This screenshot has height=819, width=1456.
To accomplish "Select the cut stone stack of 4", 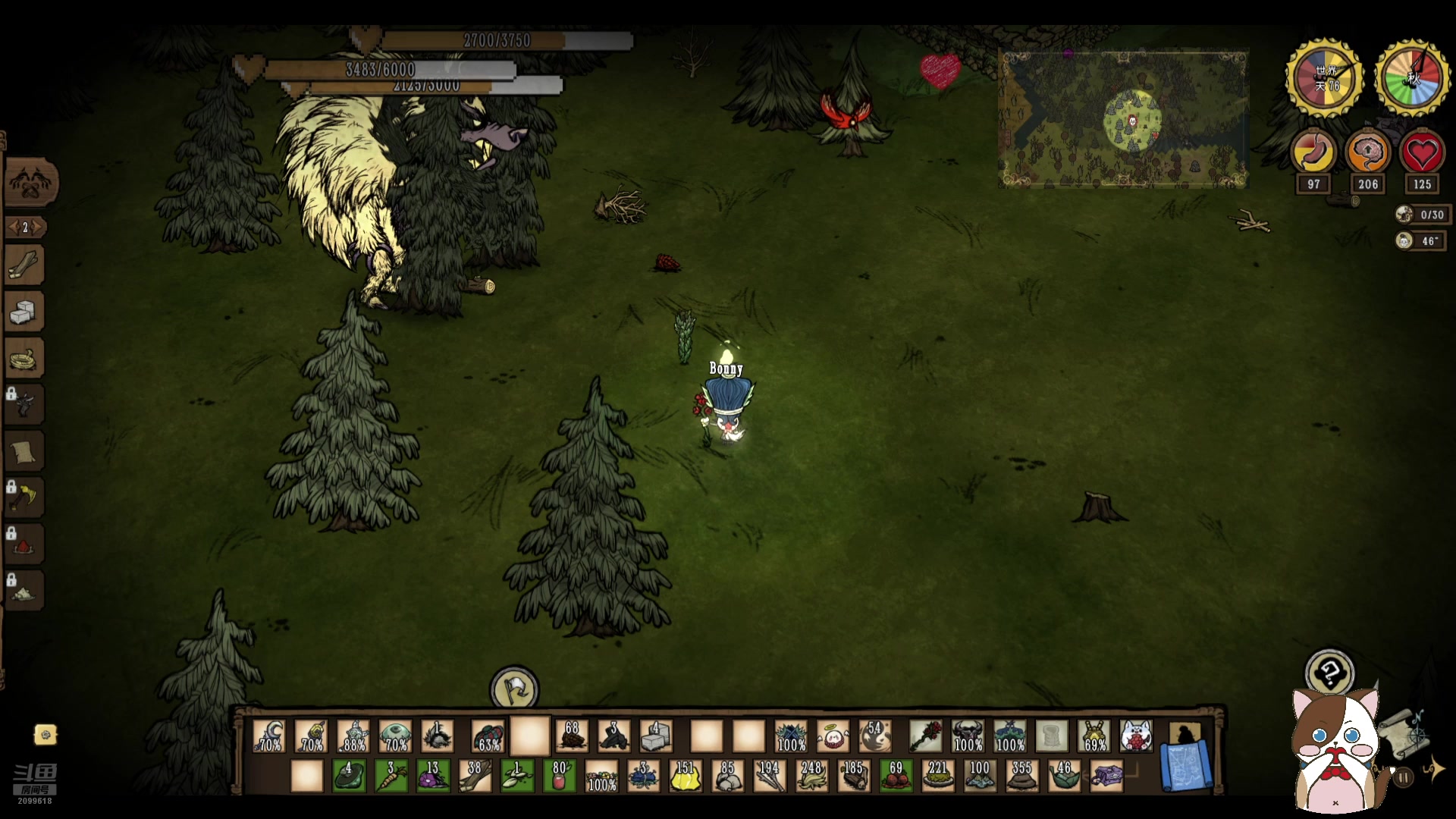I will (x=656, y=736).
